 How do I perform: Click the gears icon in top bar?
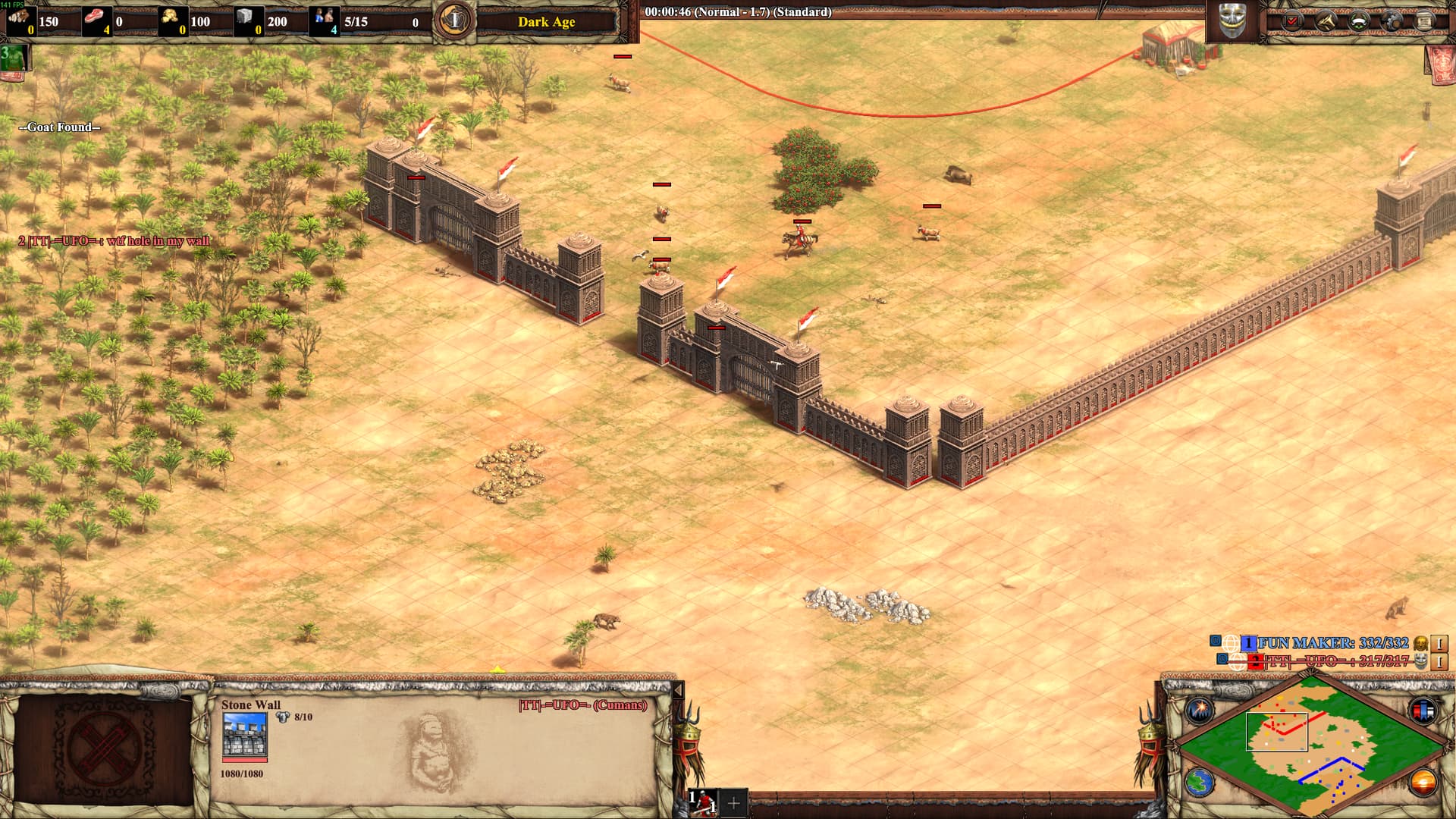1391,21
